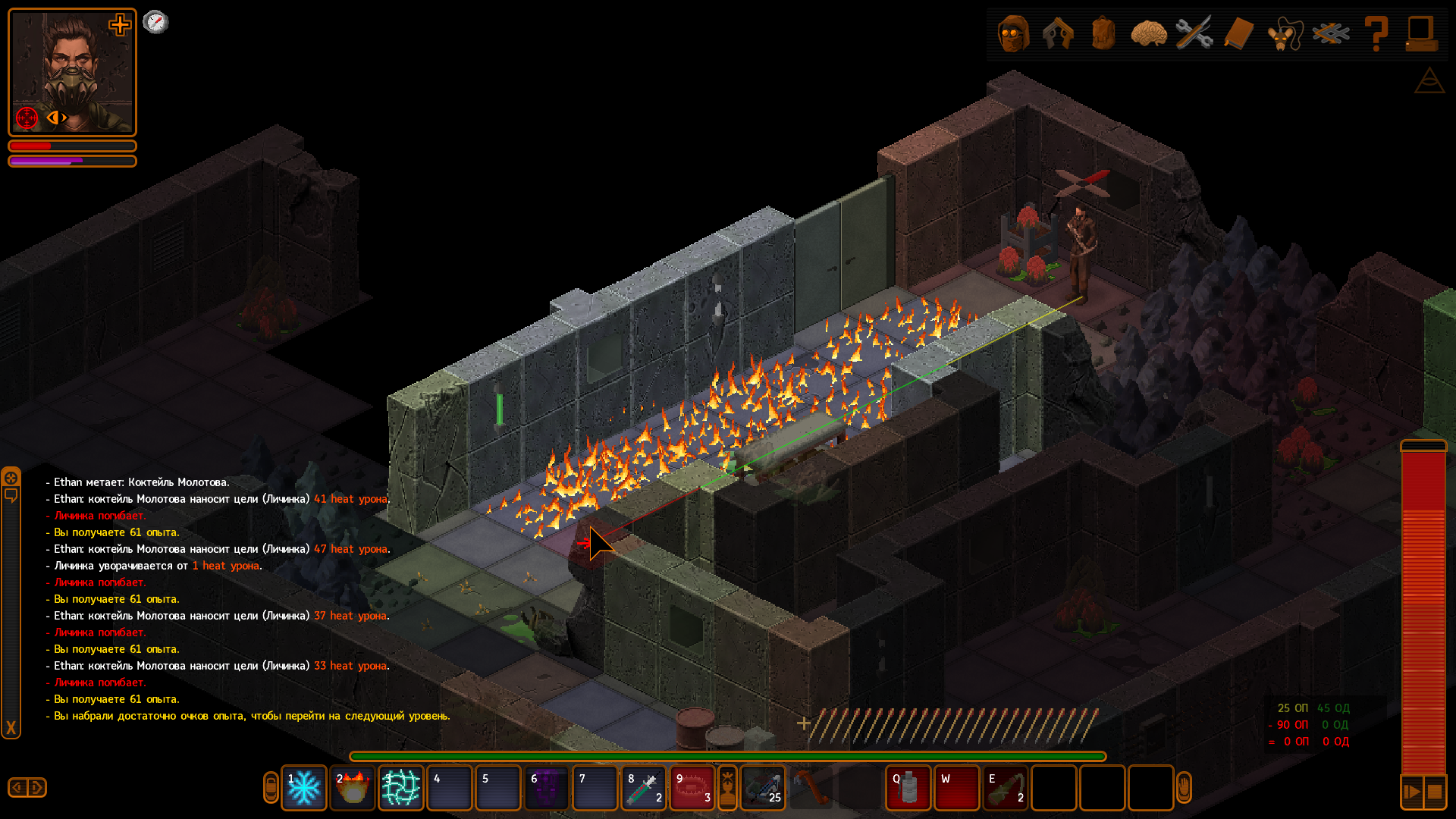Open the game menu computer icon
This screenshot has width=1456, height=819.
click(x=1420, y=33)
